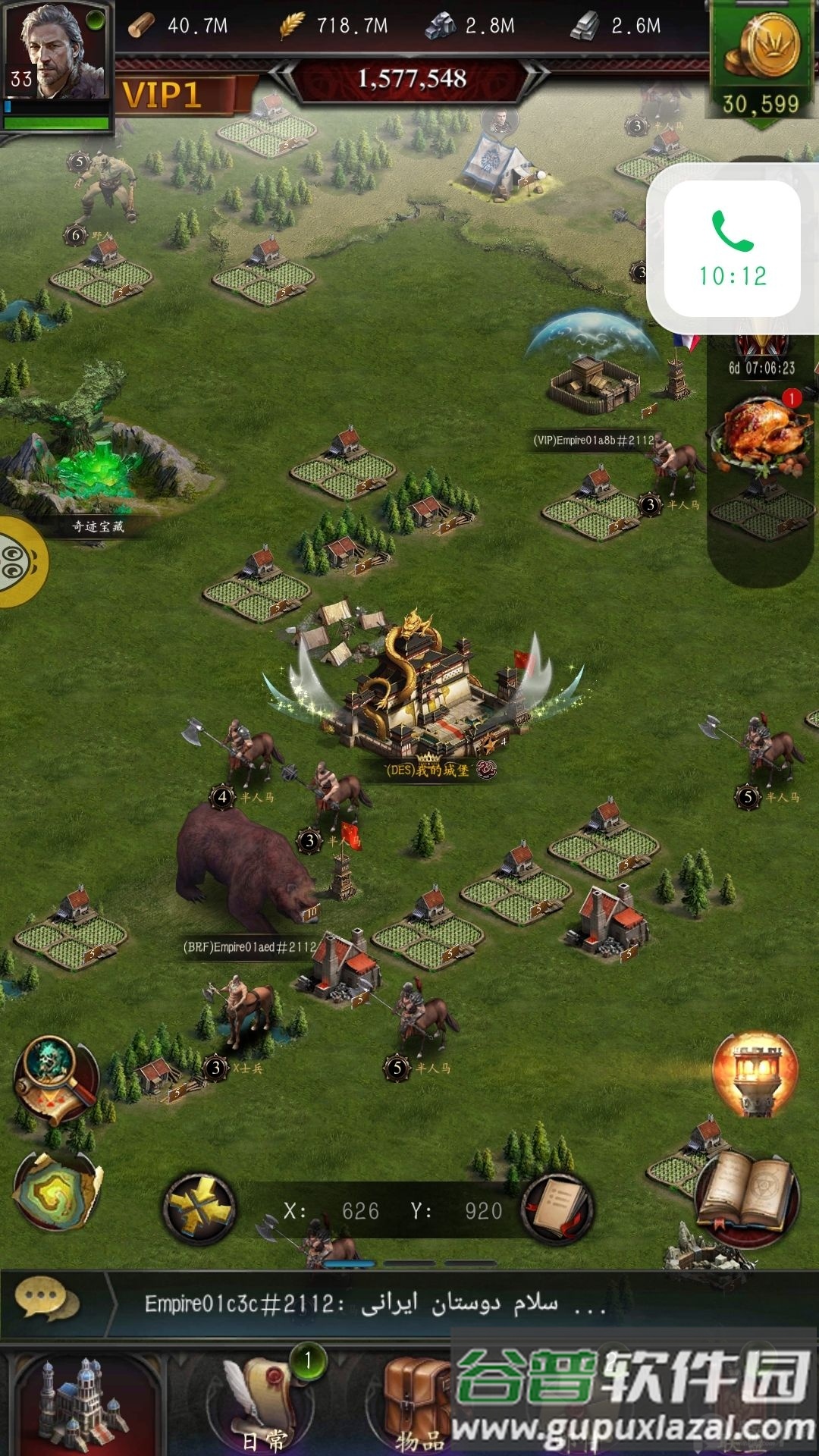Tap the green phone call overlay

[x=733, y=249]
